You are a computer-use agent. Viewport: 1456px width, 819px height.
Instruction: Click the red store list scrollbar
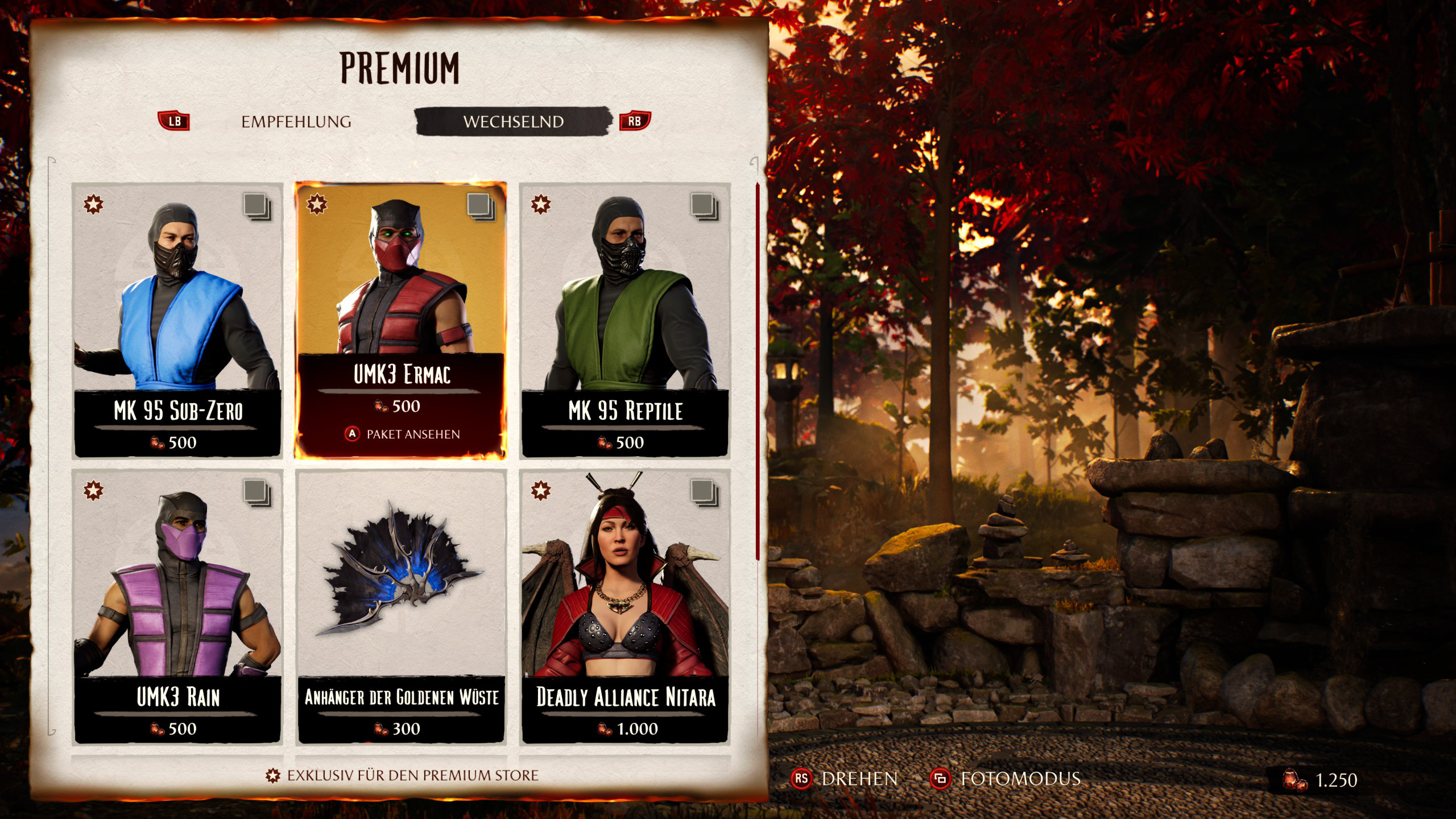click(758, 373)
